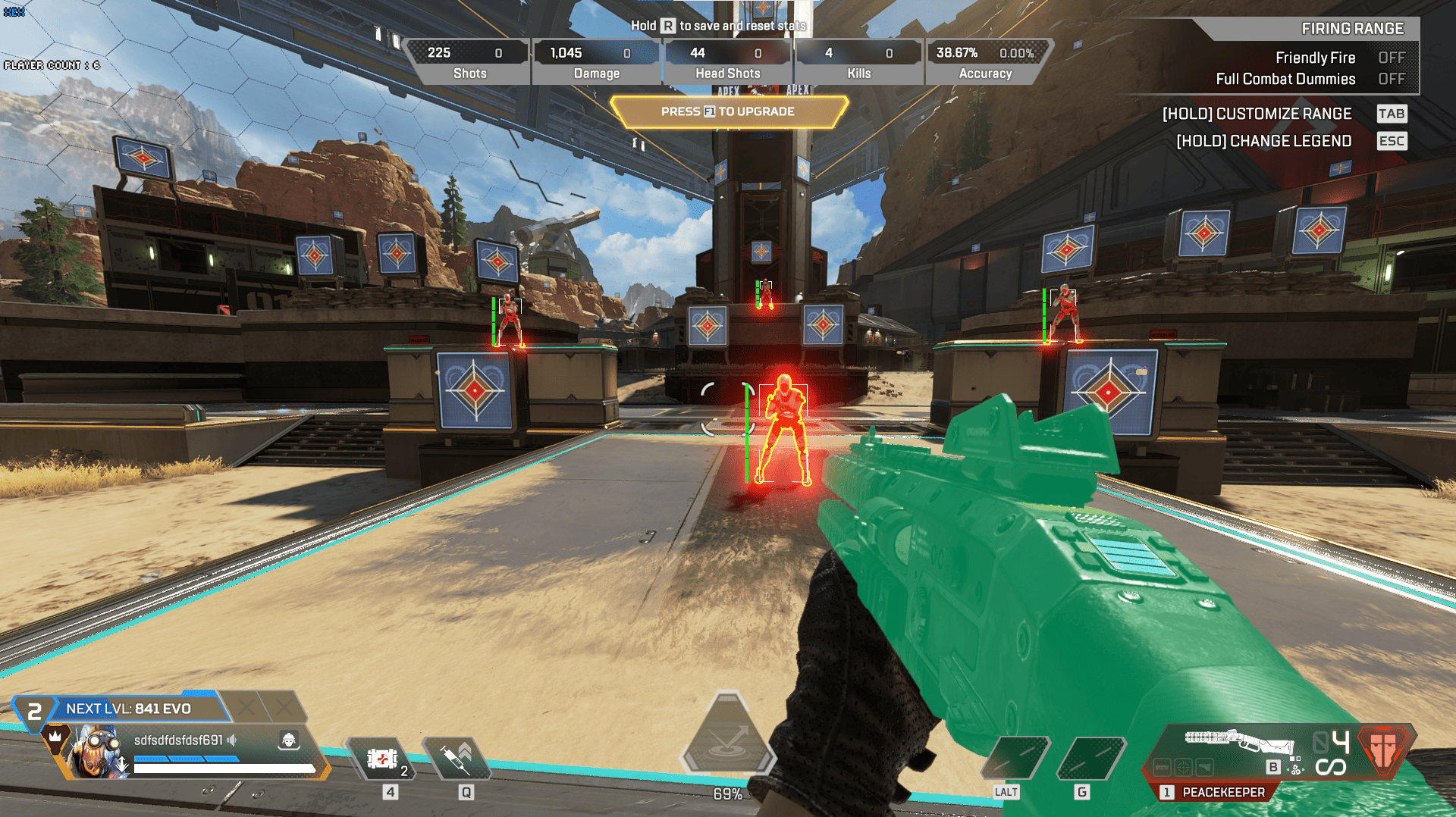Screen dimensions: 1456x817
Task: Select the shield battery healing slot
Action: pyautogui.click(x=383, y=759)
